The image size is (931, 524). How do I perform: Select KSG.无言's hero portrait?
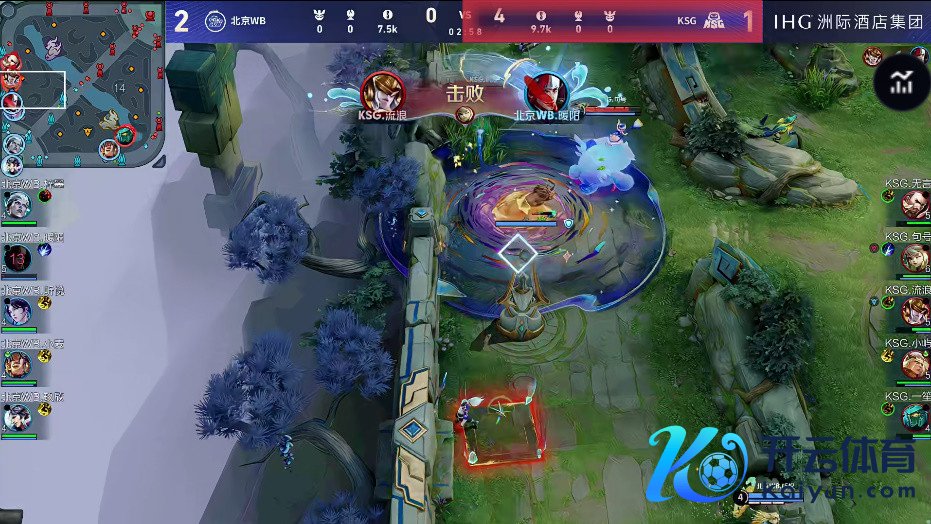914,205
